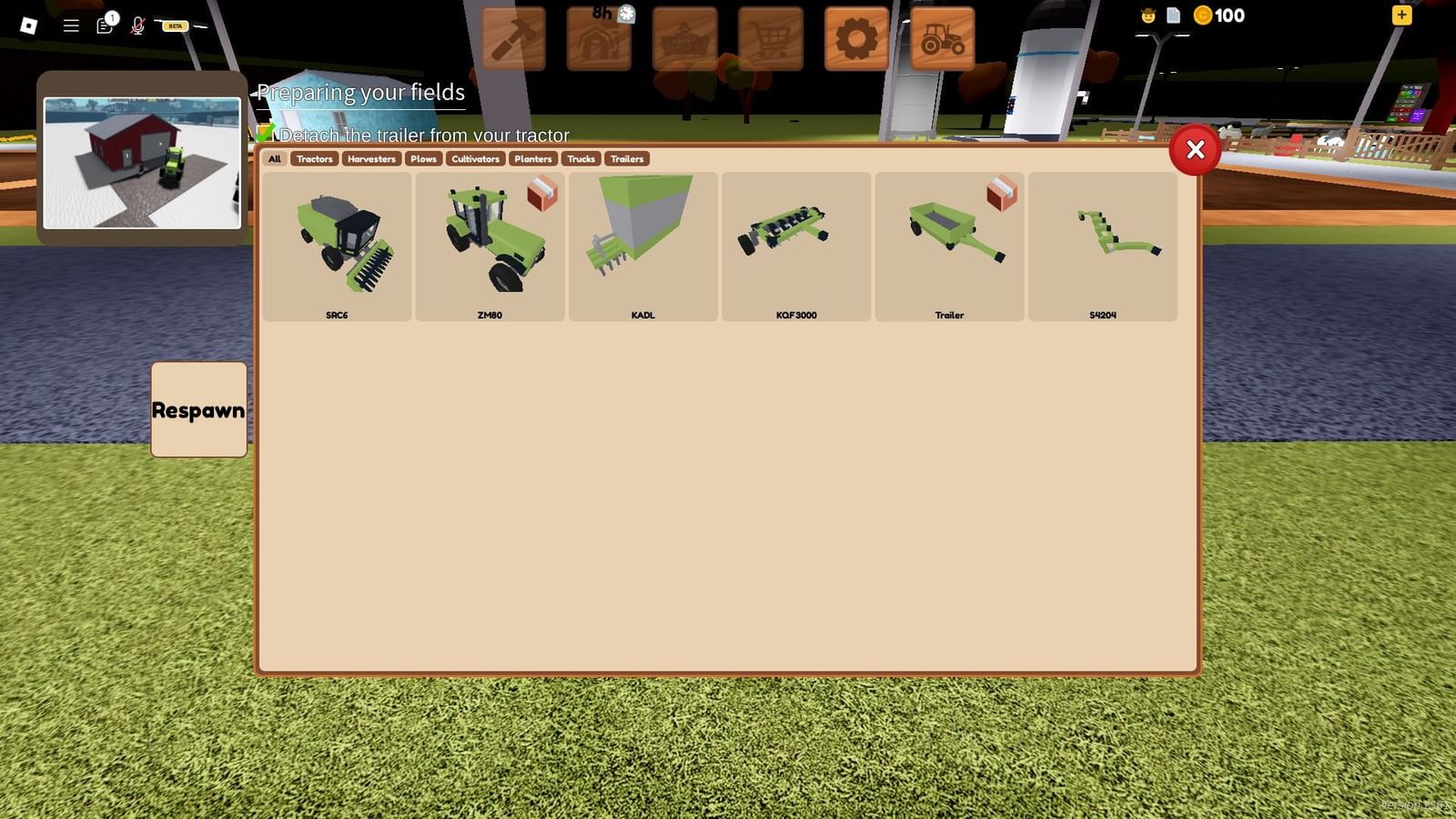Select the Plows filter
1456x819 pixels.
pyautogui.click(x=423, y=158)
